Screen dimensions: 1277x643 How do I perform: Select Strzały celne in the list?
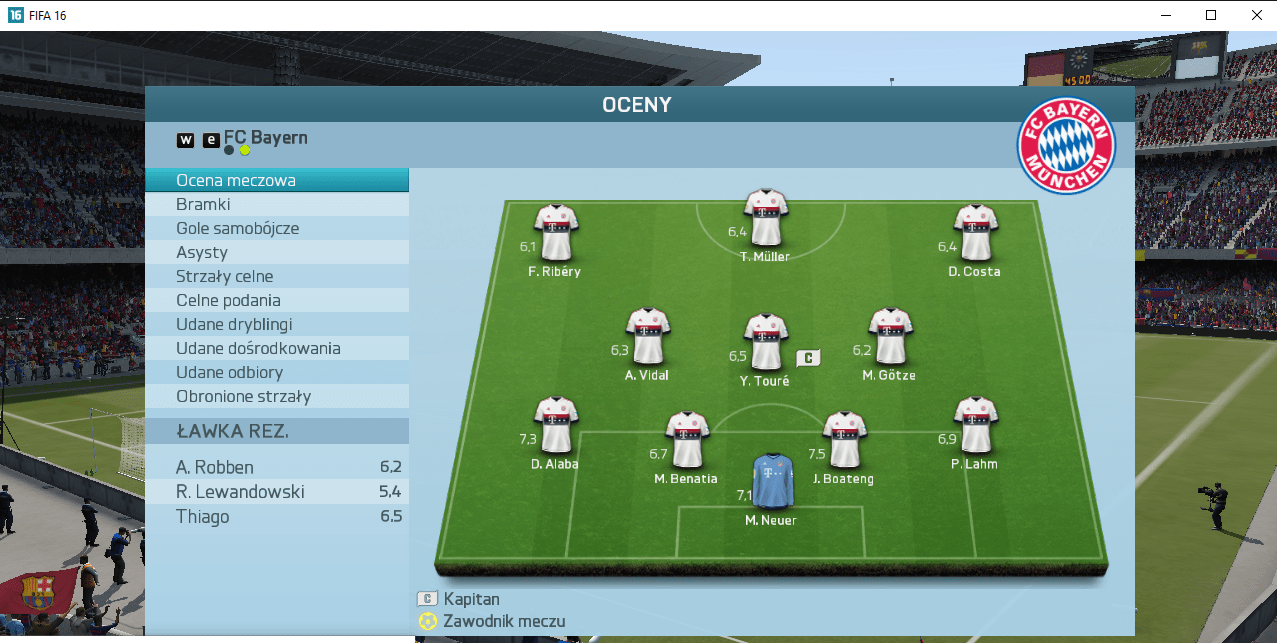pos(277,276)
